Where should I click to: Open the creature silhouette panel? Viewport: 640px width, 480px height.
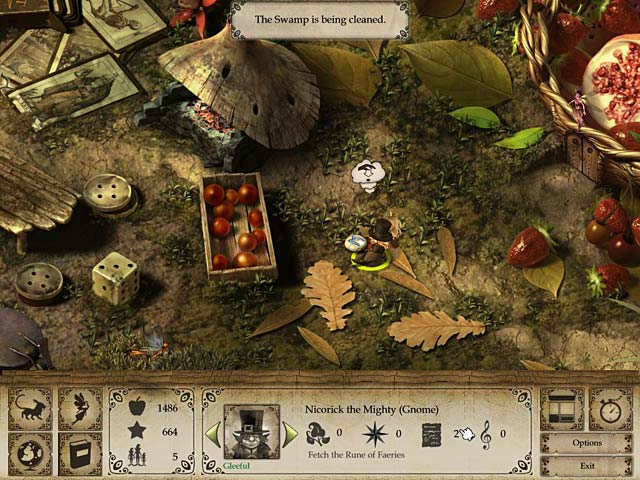click(x=30, y=408)
